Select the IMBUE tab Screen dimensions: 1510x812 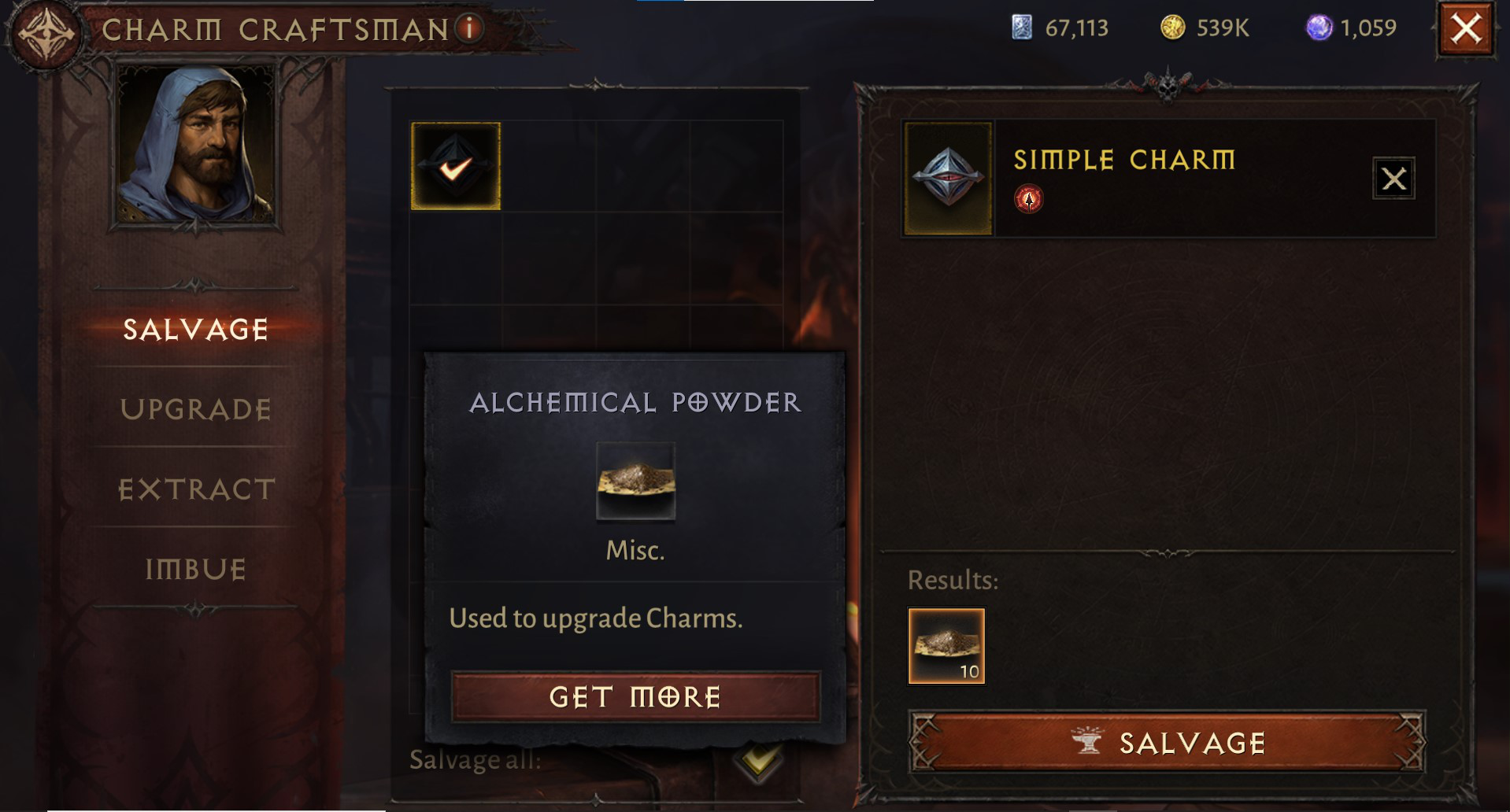pyautogui.click(x=197, y=568)
